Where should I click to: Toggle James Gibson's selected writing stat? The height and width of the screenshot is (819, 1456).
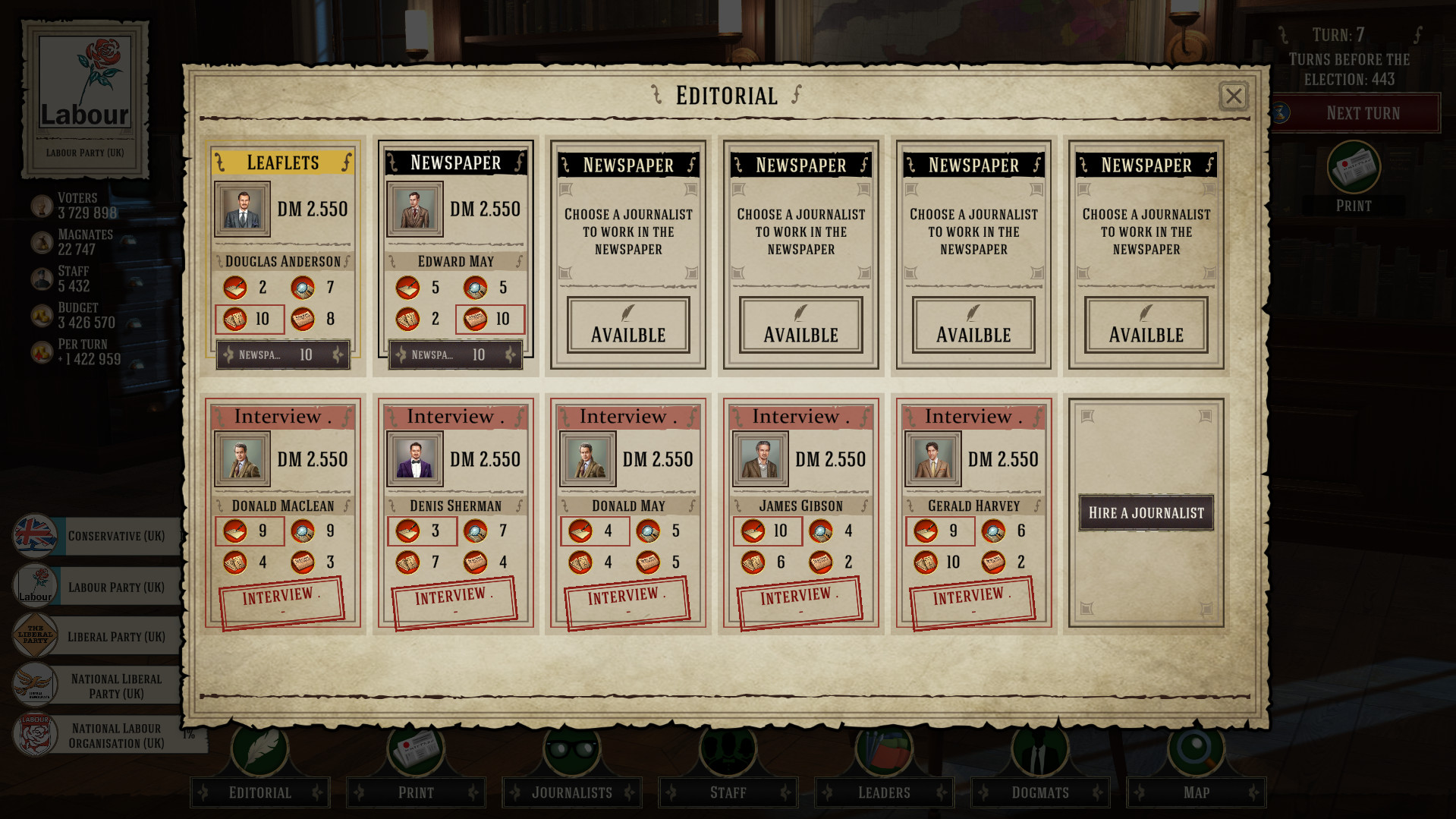766,531
